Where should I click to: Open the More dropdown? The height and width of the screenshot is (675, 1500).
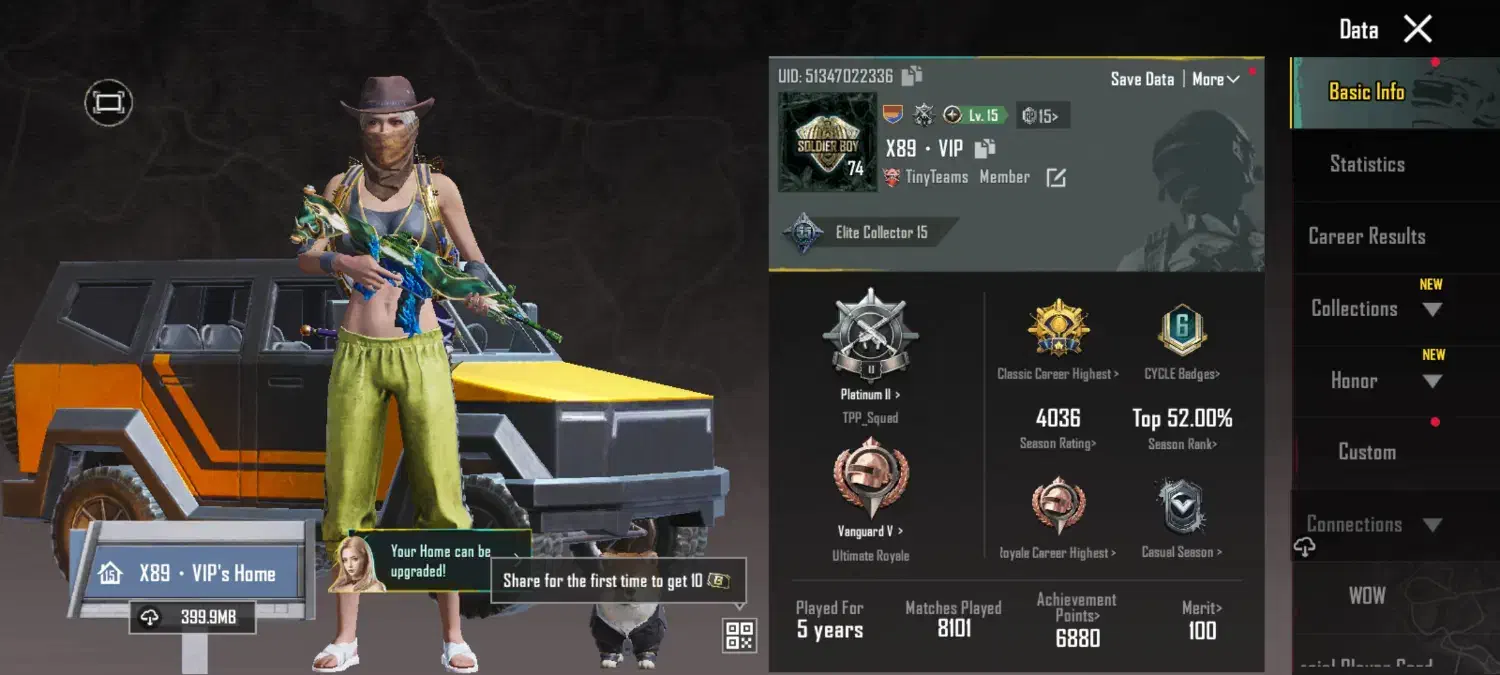click(1215, 79)
